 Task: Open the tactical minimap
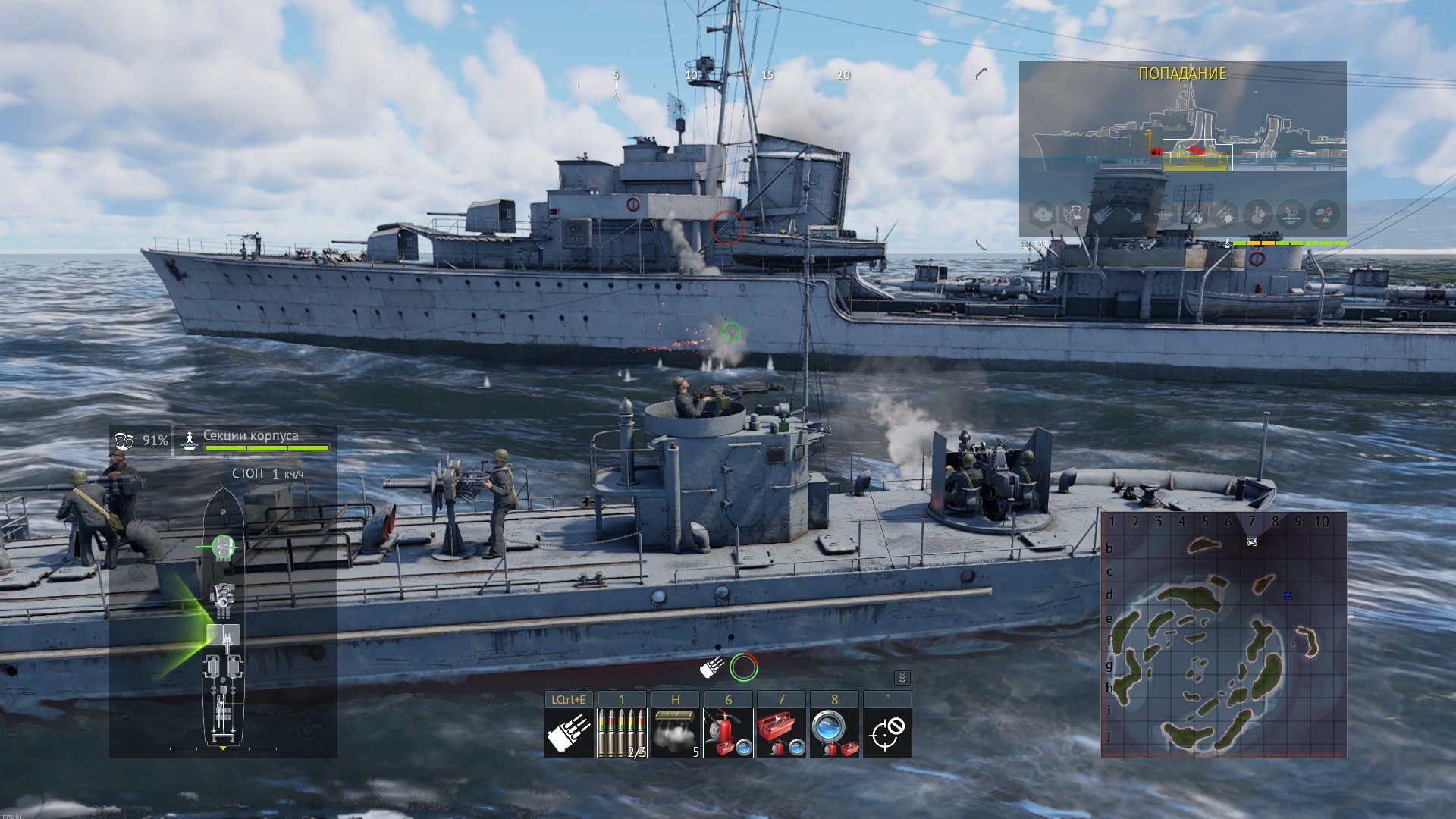[x=1223, y=634]
